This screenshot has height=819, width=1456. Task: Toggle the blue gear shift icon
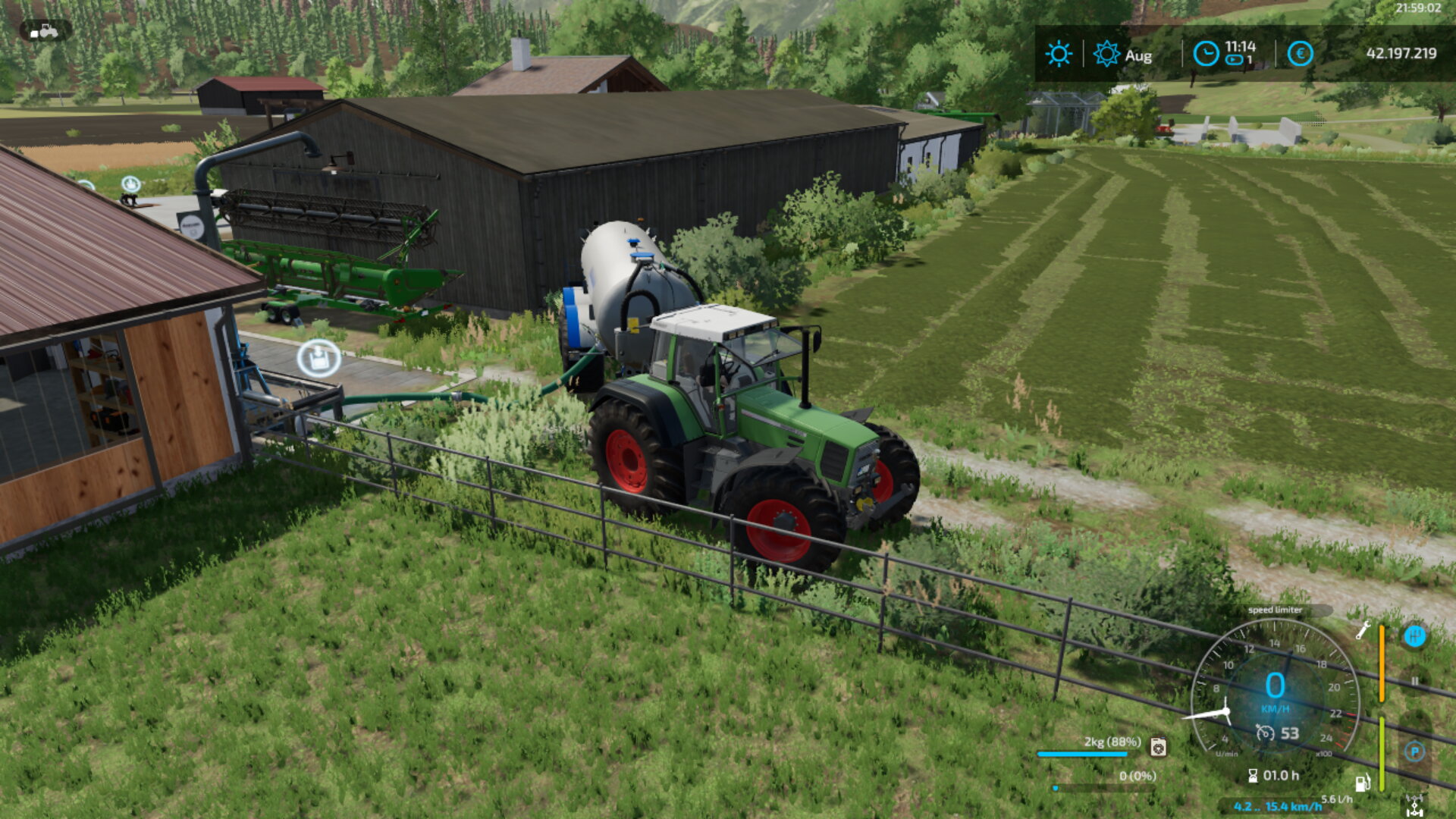click(1414, 636)
